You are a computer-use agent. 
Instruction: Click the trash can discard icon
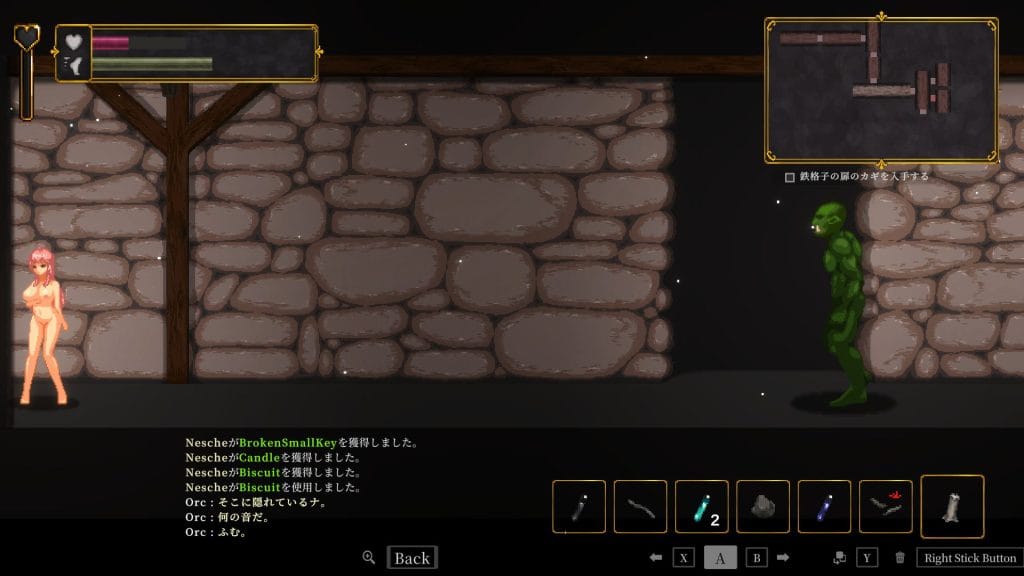coord(900,558)
